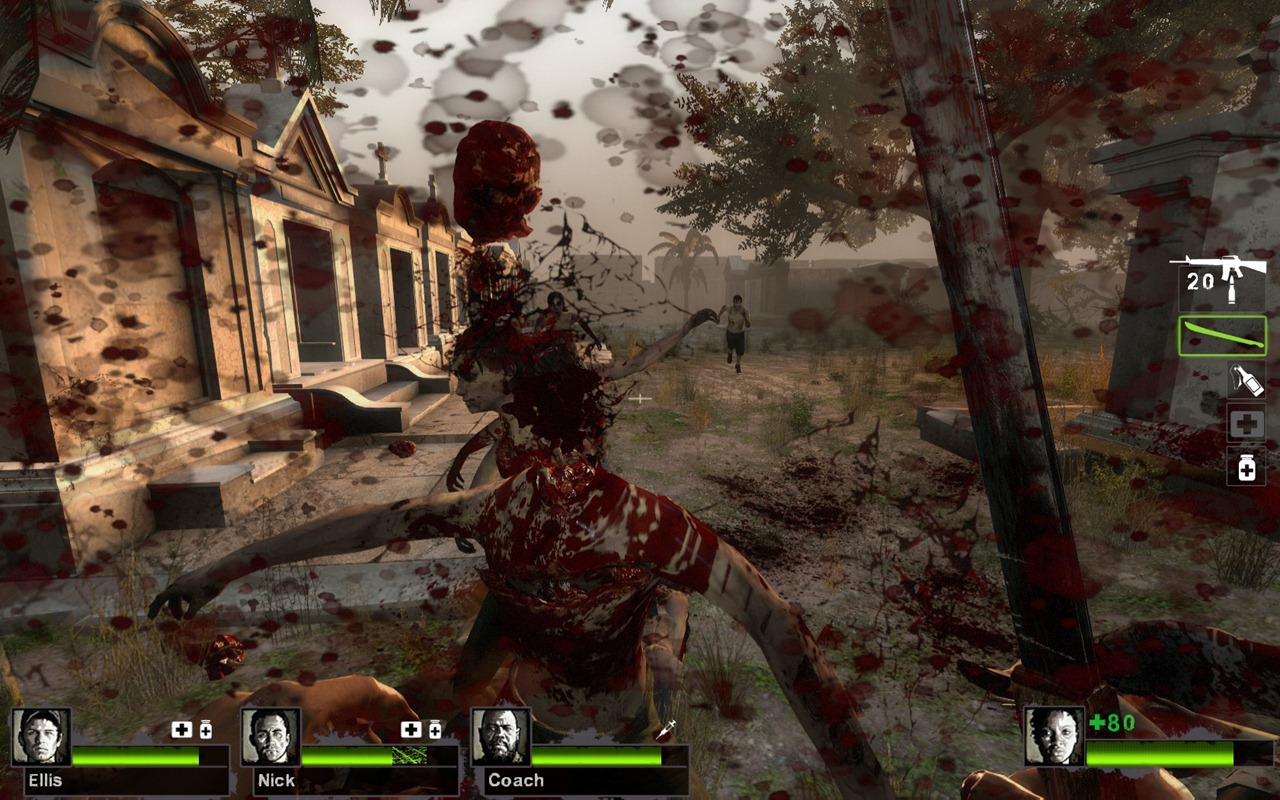This screenshot has width=1280, height=800.
Task: Select the Molotov cocktail slot
Action: coord(1246,379)
